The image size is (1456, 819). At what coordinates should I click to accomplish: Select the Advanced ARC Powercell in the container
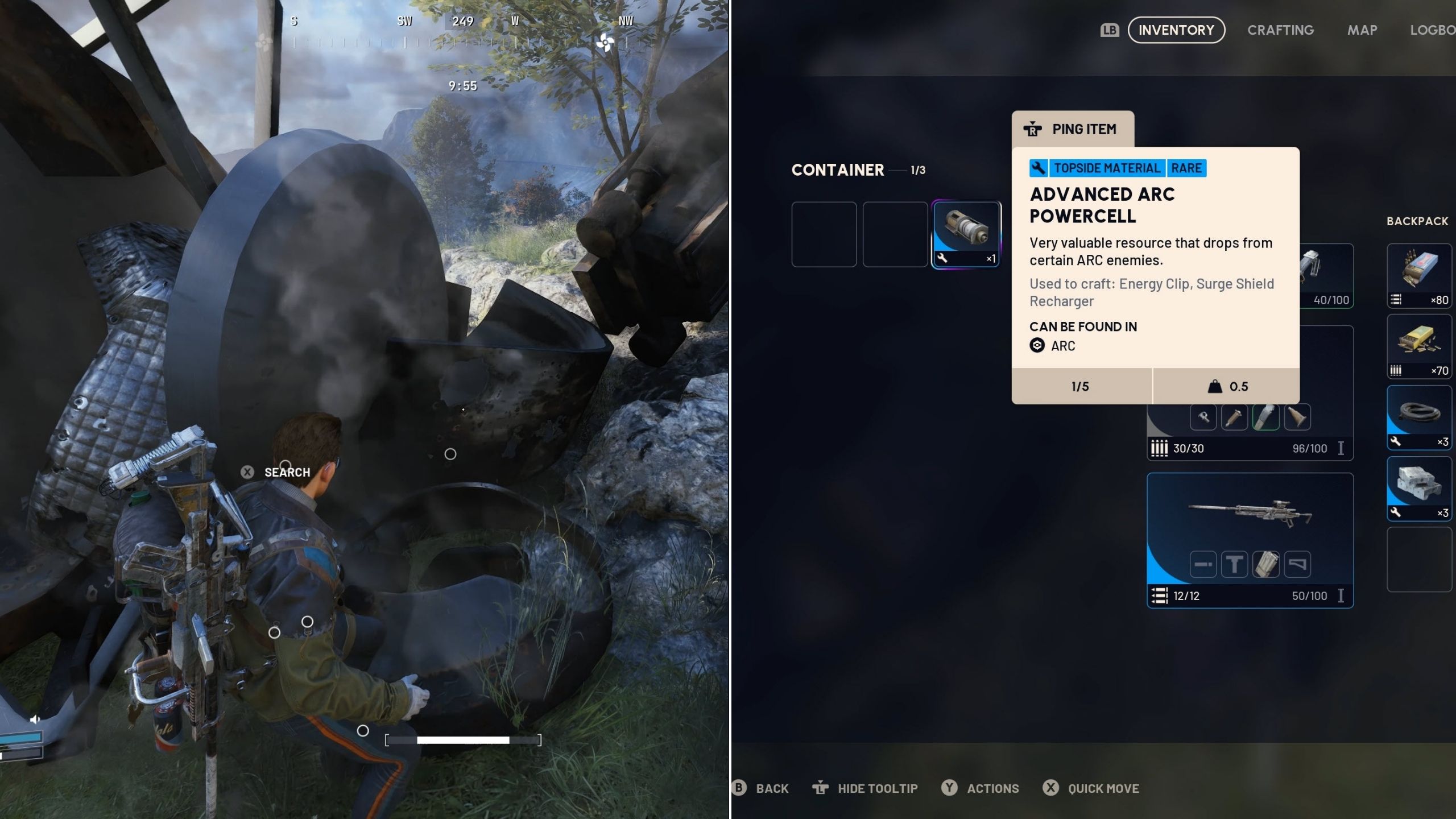coord(966,234)
